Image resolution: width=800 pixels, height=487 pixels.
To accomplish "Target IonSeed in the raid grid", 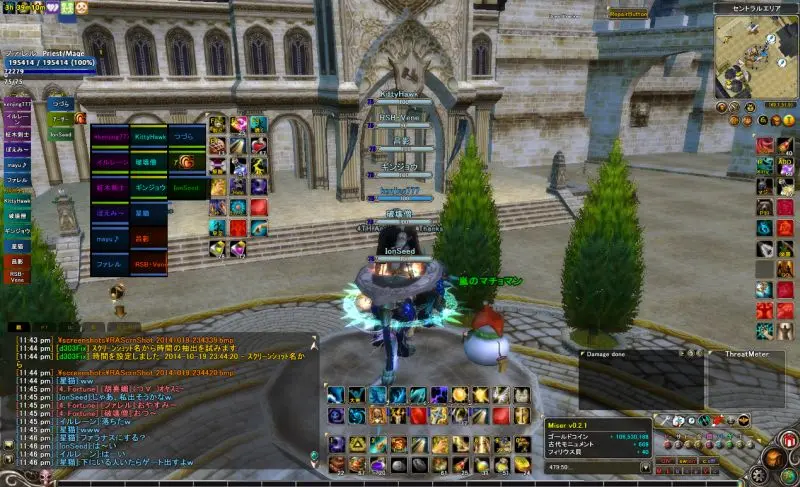I will pos(187,187).
